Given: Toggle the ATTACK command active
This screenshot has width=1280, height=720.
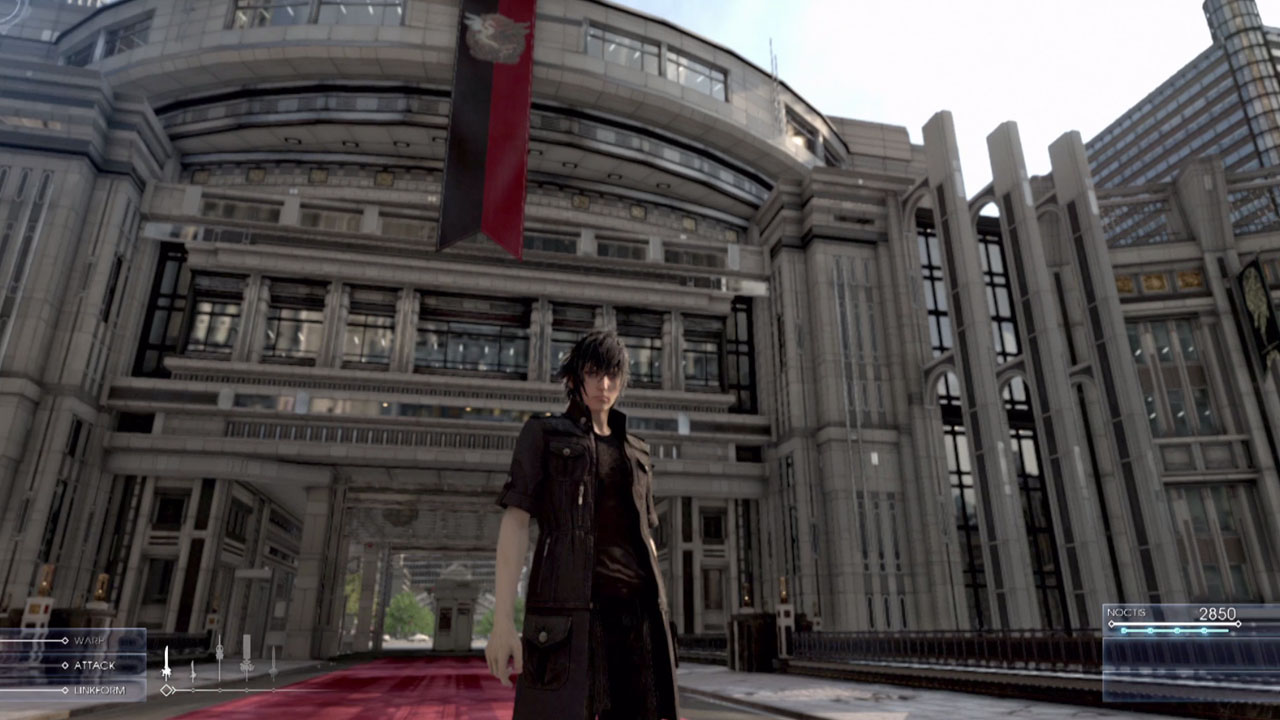Looking at the screenshot, I should [x=95, y=664].
